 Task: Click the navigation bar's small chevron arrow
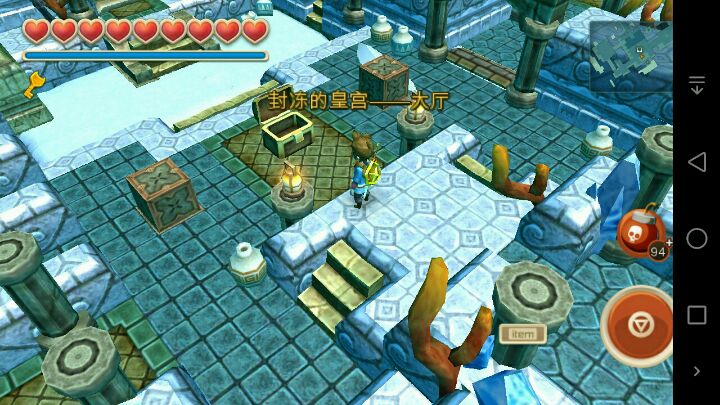[x=697, y=371]
